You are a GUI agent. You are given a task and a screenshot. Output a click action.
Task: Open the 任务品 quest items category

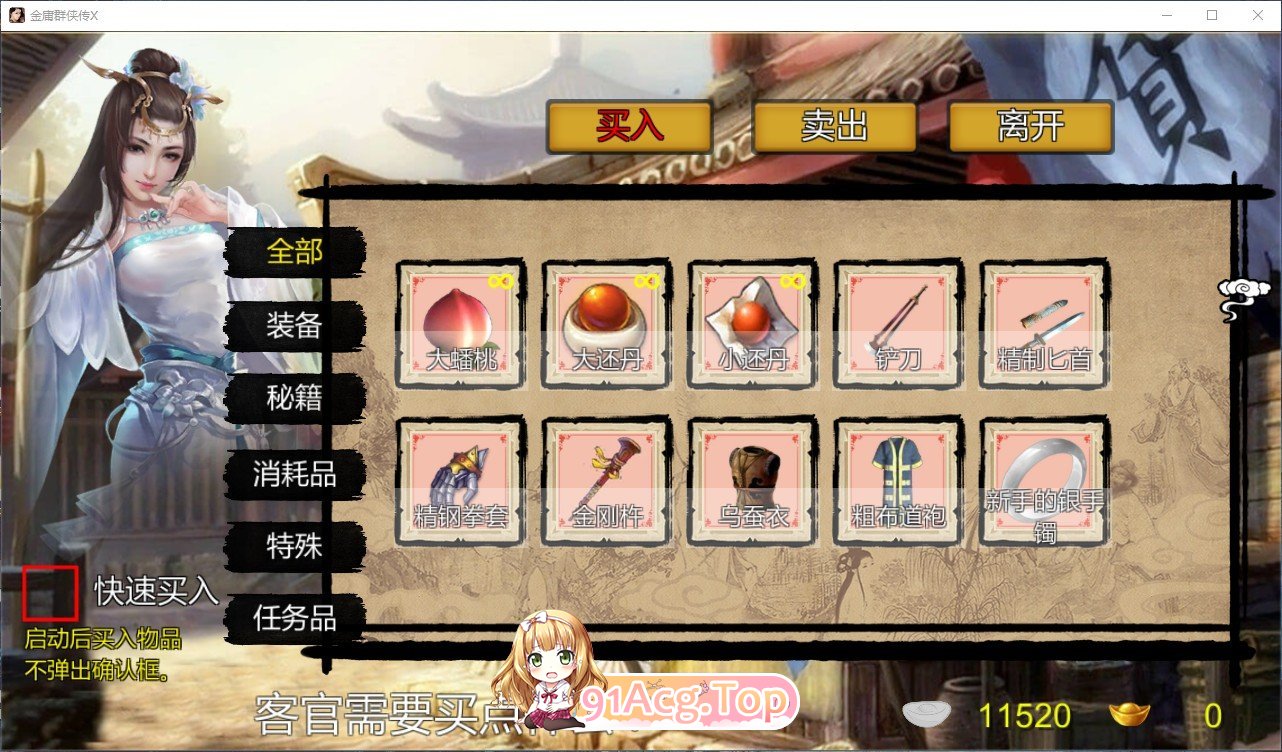click(294, 620)
